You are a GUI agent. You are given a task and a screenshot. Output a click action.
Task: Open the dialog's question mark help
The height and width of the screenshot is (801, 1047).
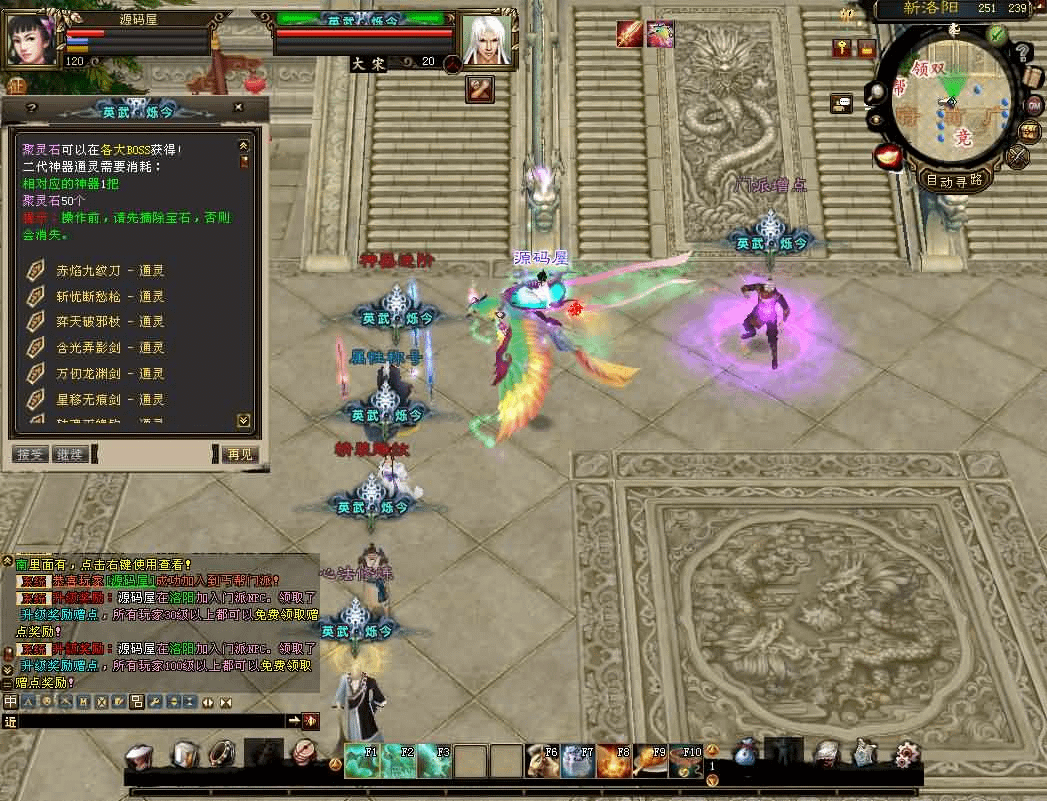coord(31,107)
